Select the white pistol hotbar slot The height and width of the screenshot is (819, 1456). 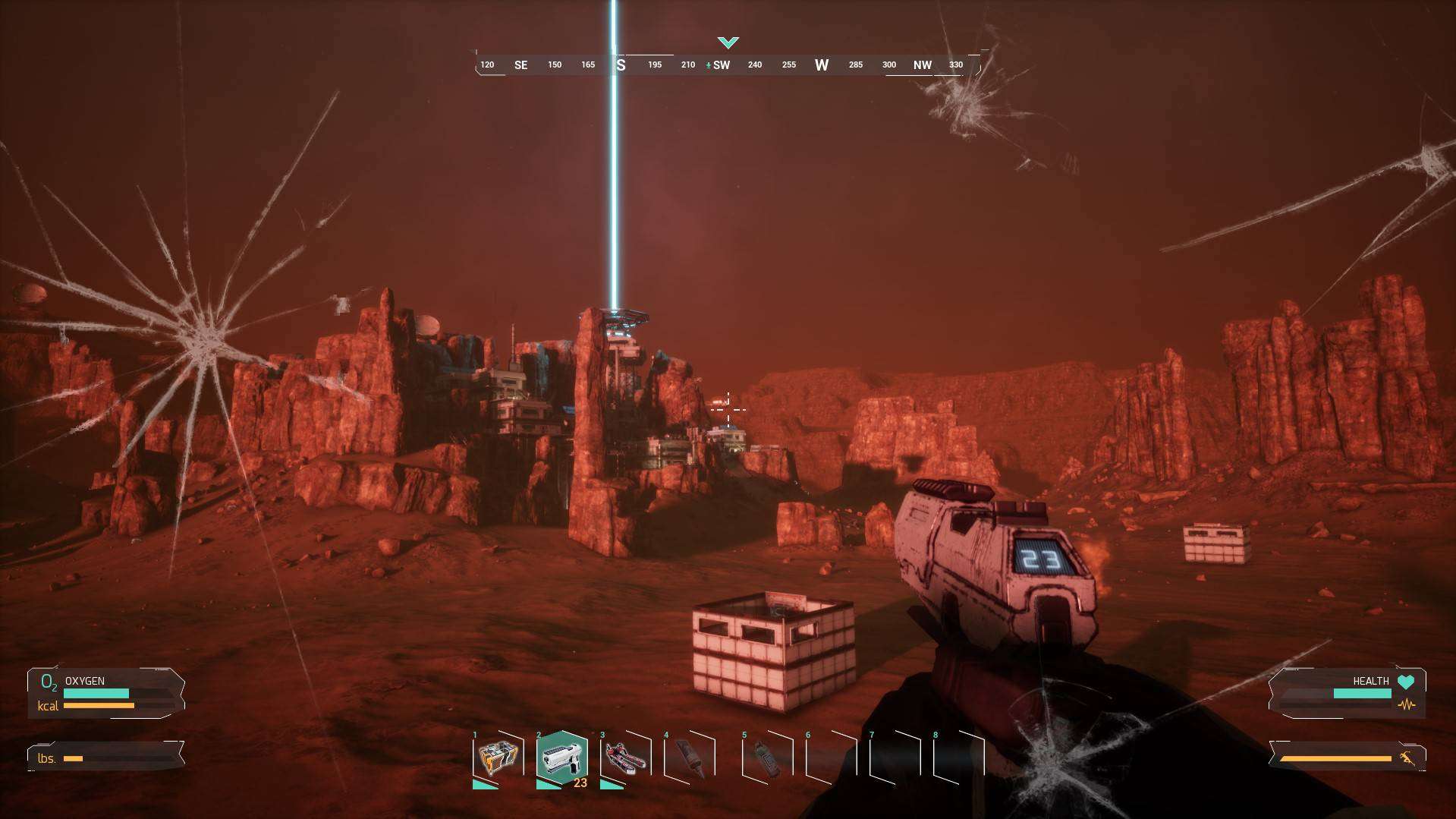(562, 758)
